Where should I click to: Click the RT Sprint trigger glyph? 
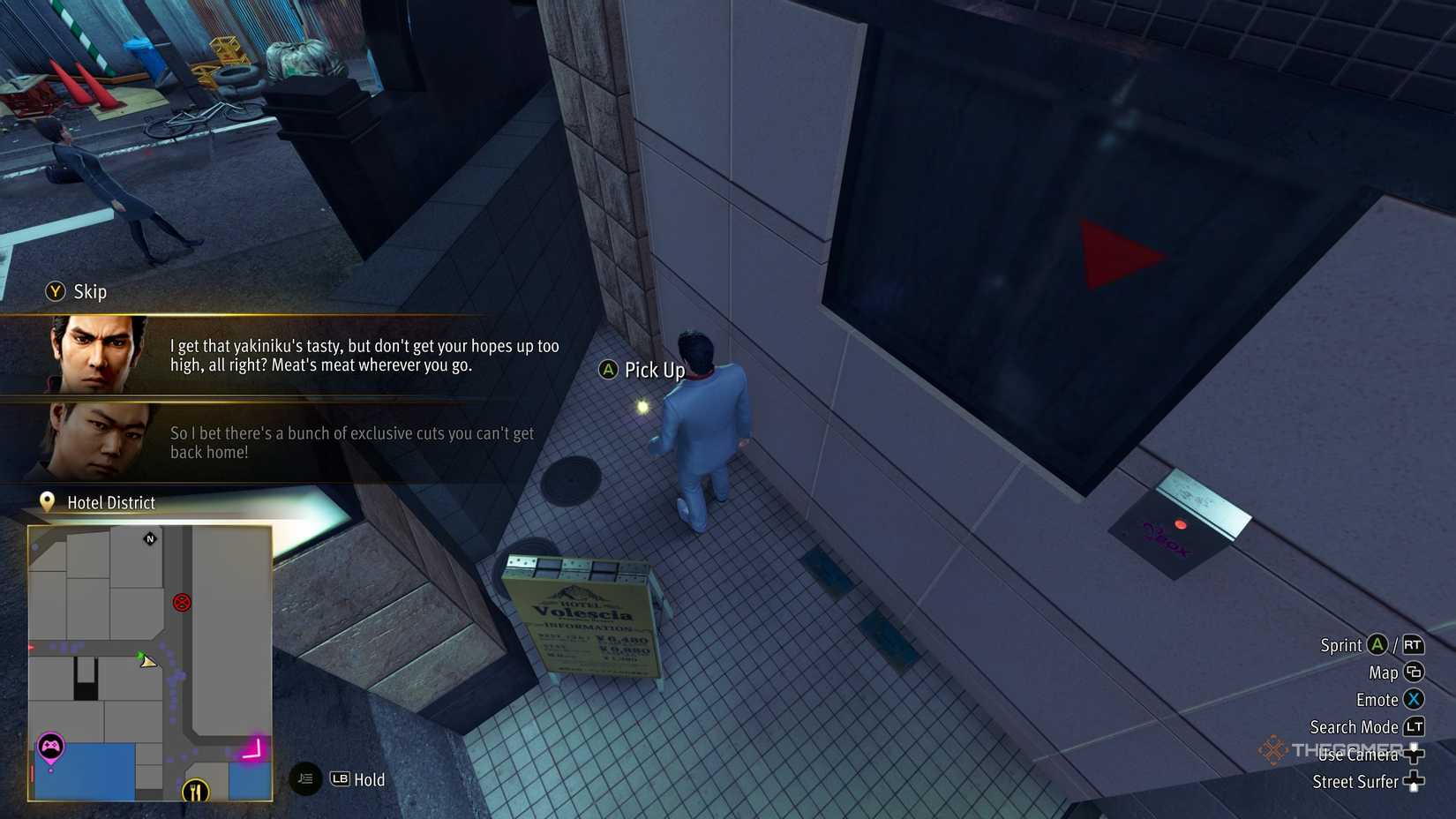(1412, 645)
